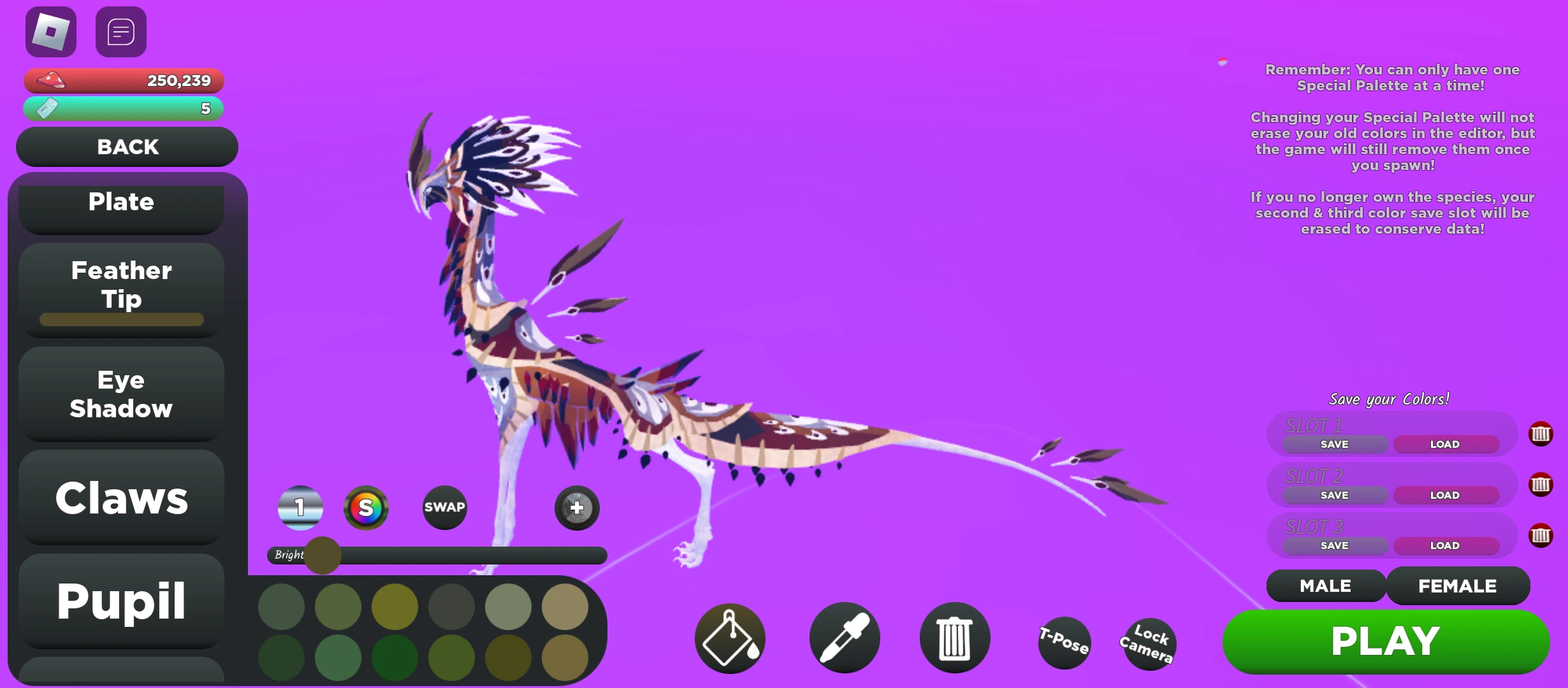Select the eyedropper color picker tool
This screenshot has height=688, width=1568.
point(844,638)
